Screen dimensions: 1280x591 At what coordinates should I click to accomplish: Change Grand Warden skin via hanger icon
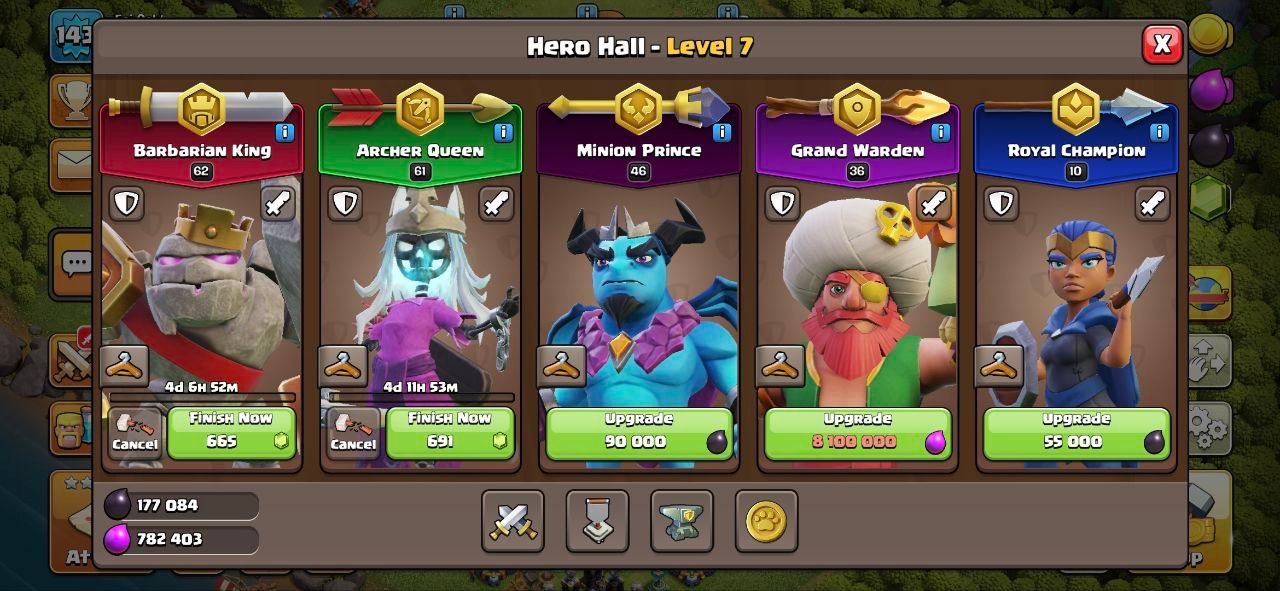[780, 366]
